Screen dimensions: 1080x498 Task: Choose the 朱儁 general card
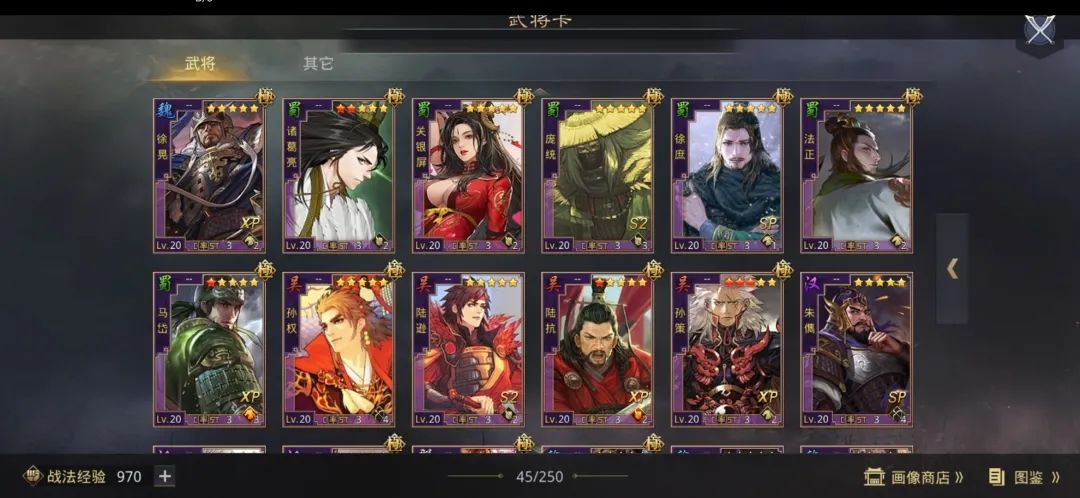(856, 349)
